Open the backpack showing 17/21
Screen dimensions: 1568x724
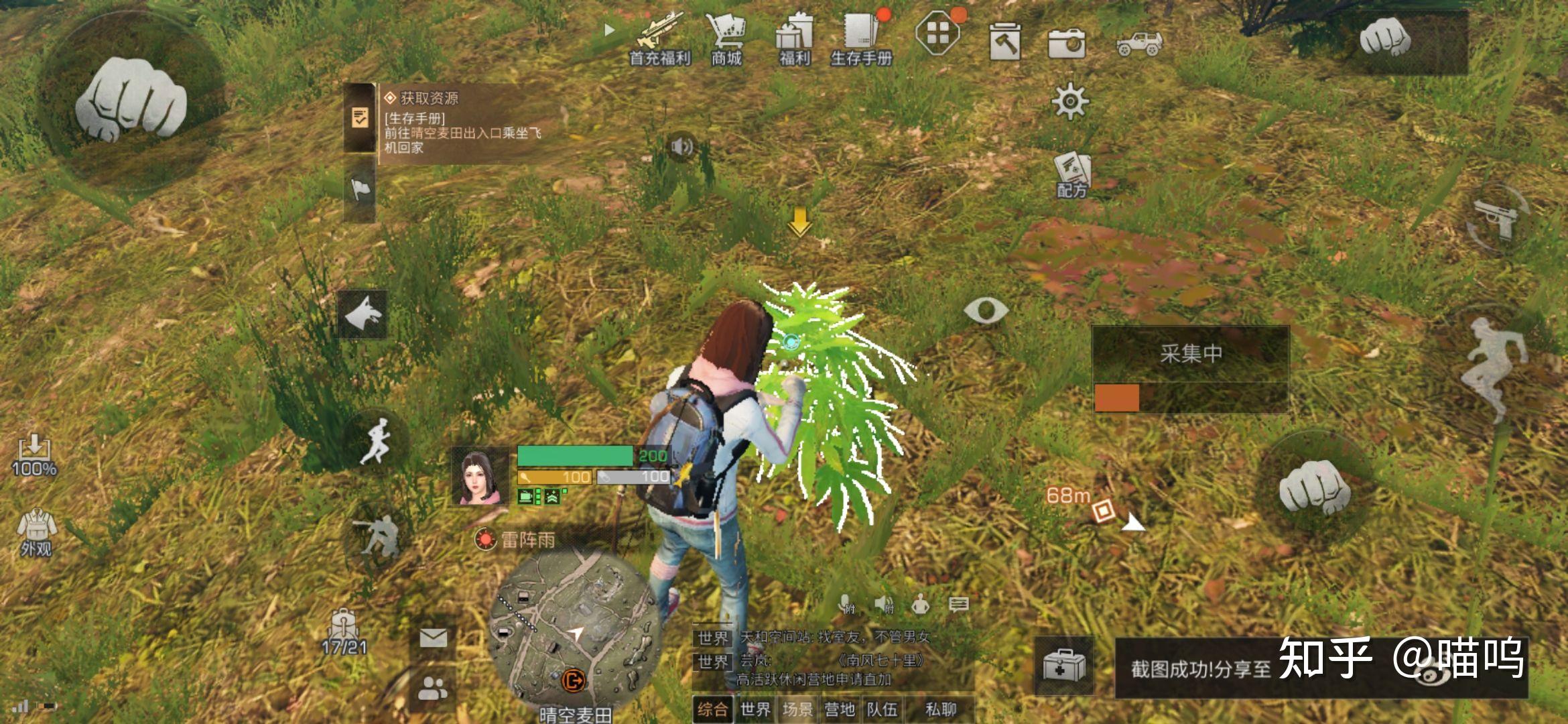point(344,631)
